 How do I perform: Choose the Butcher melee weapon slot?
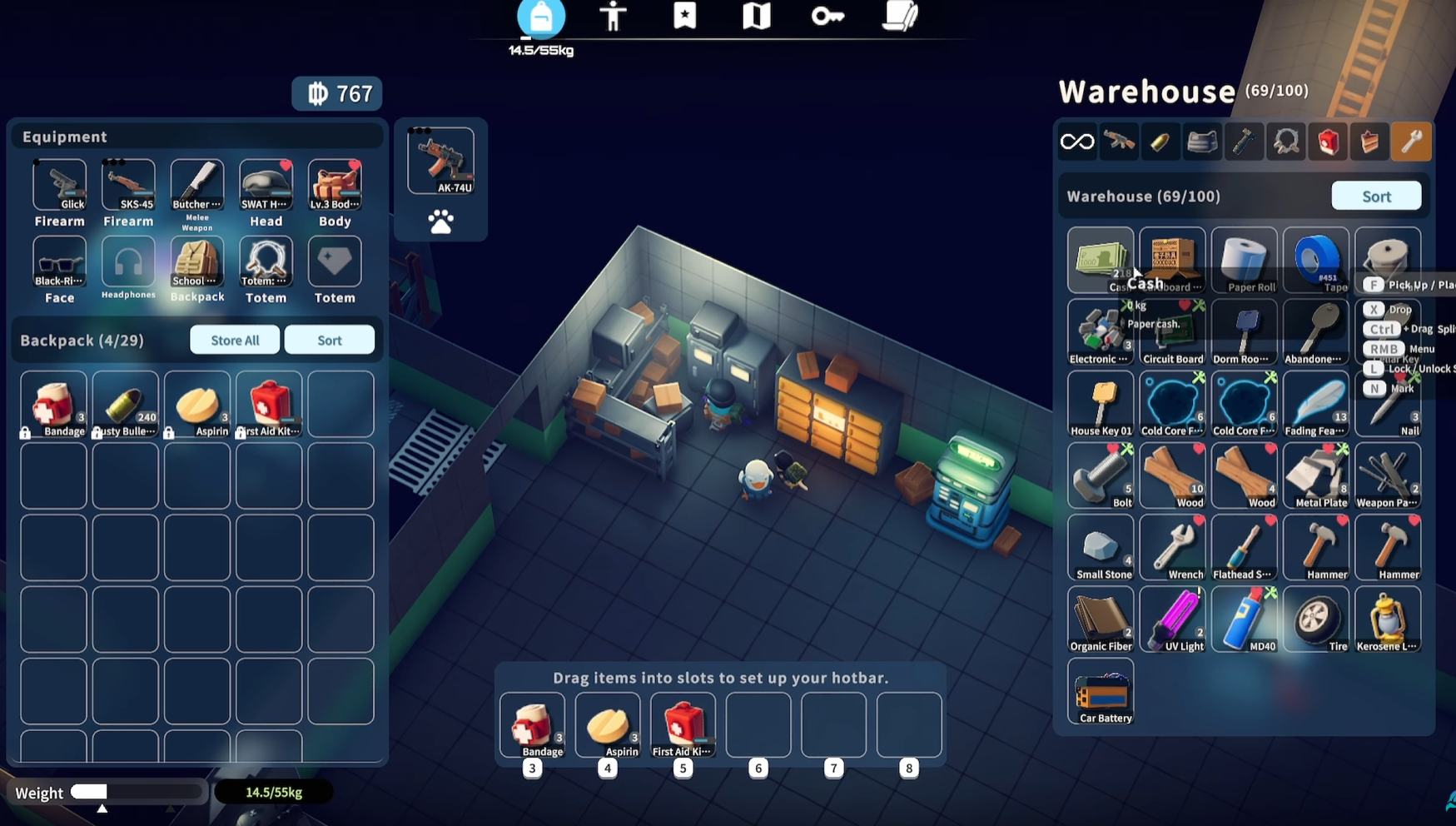click(x=197, y=186)
